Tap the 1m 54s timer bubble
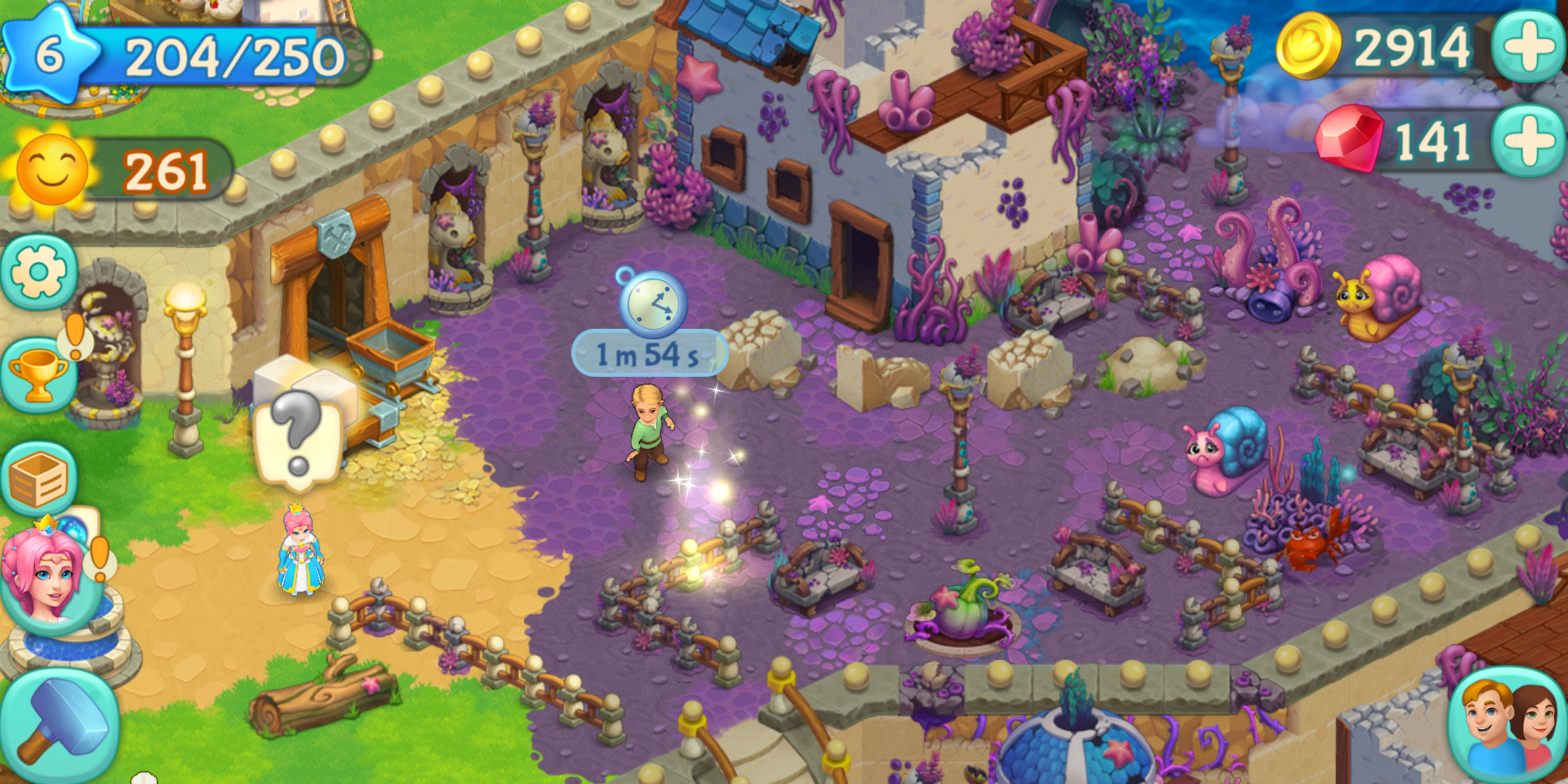 pyautogui.click(x=648, y=353)
